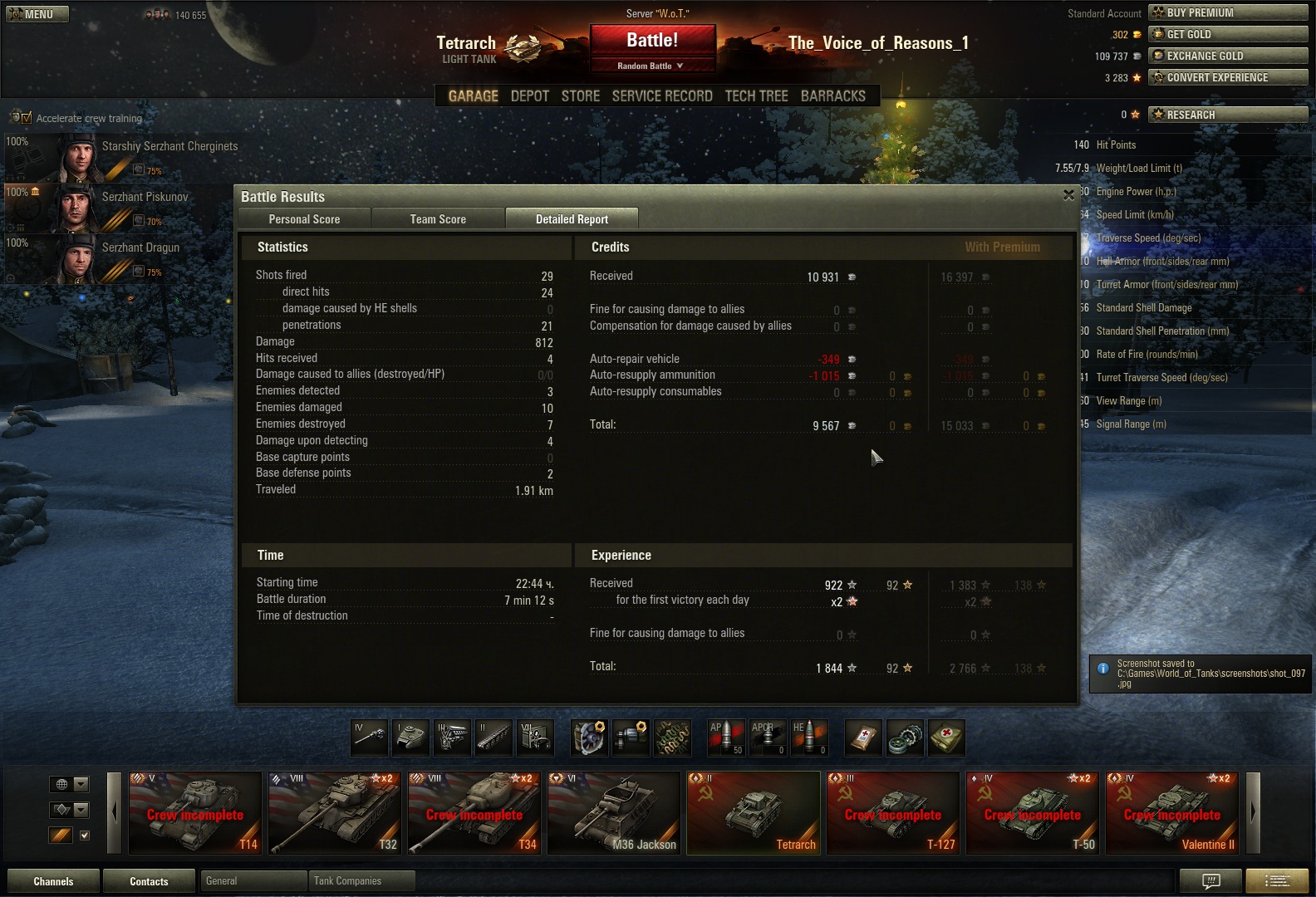Image resolution: width=1316 pixels, height=897 pixels.
Task: Open CONVERT EXPERIENCE
Action: tap(1227, 77)
